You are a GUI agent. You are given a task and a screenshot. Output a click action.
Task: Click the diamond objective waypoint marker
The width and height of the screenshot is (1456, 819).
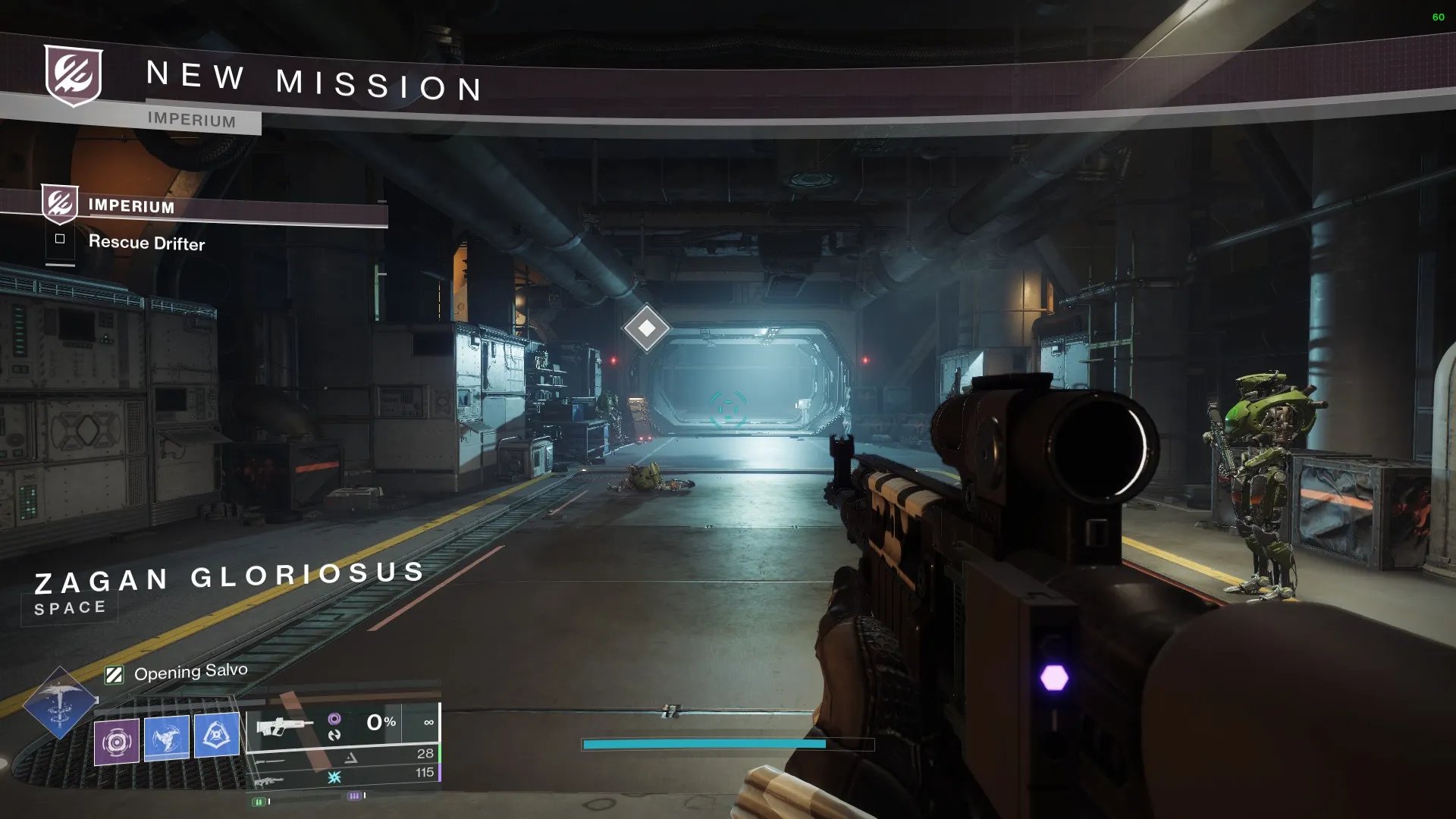(646, 328)
